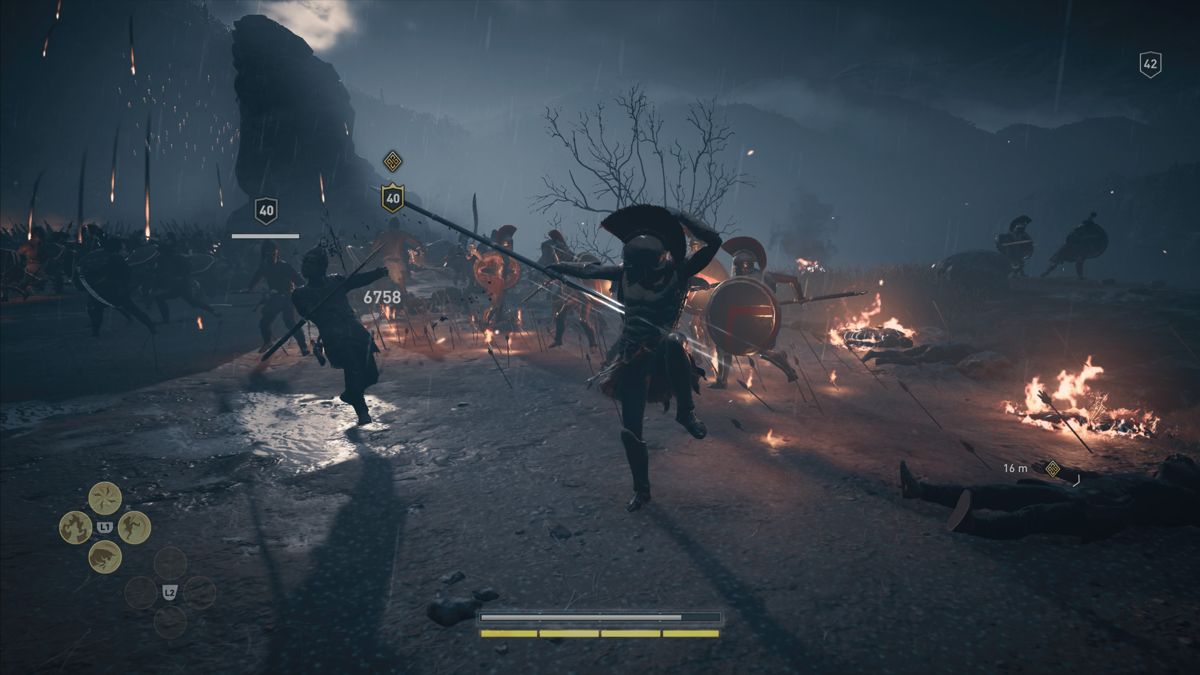Select the gold diamond quest target marker
1200x675 pixels.
(x=392, y=161)
